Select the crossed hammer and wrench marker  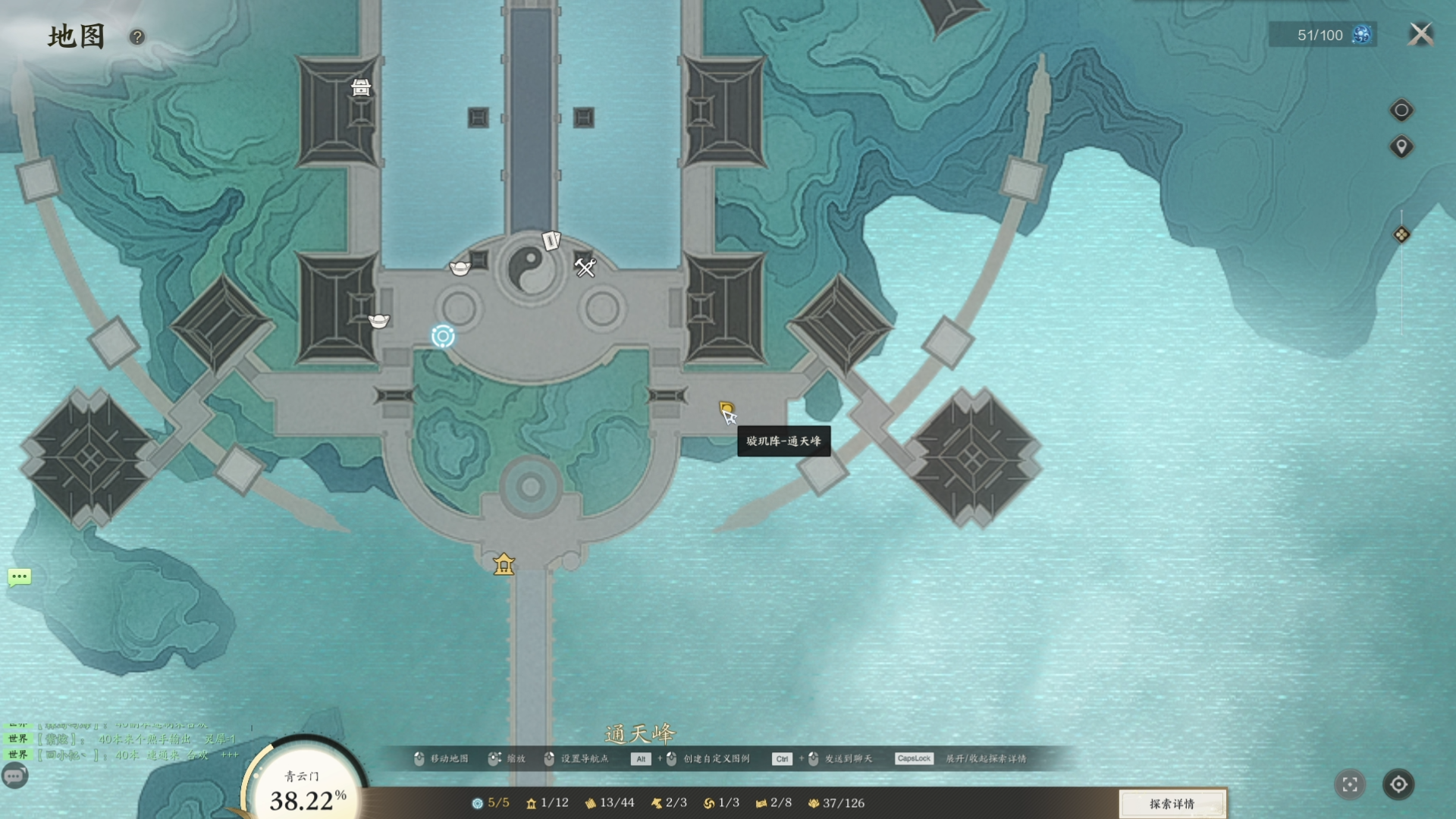[x=585, y=267]
